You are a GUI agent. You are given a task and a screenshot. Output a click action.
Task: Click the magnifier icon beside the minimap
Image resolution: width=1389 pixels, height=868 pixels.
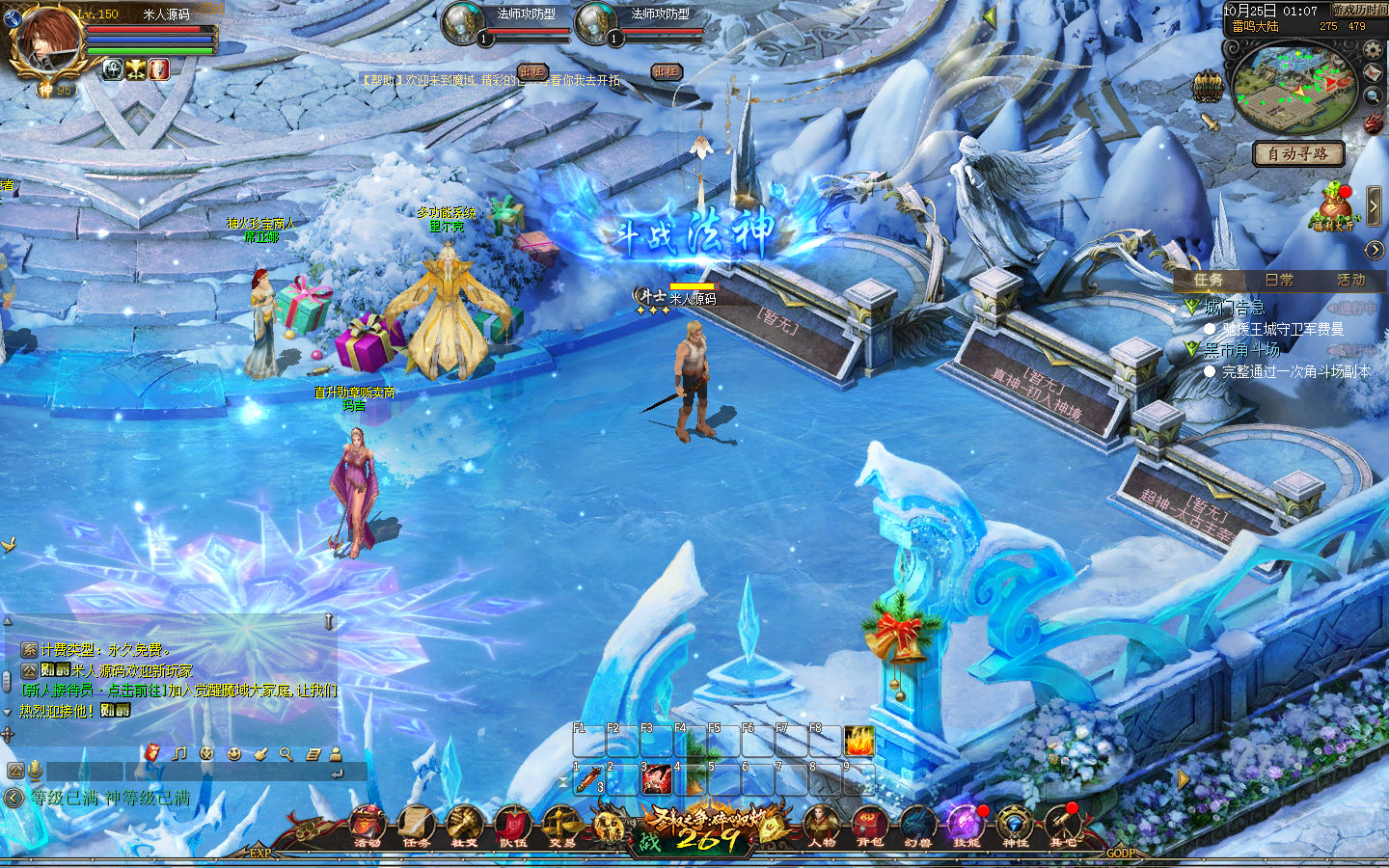(x=1373, y=96)
